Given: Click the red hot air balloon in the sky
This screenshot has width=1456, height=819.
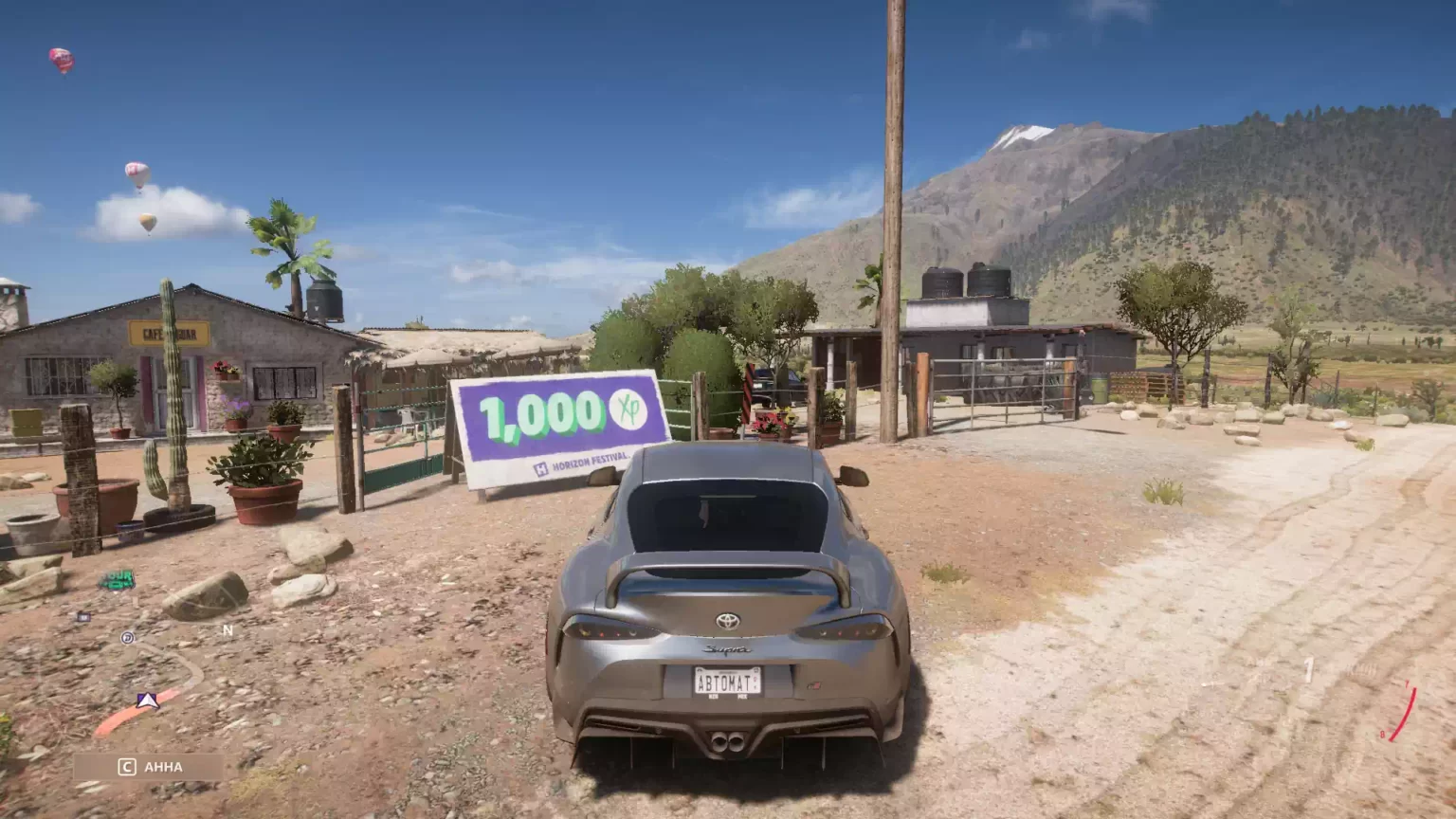Looking at the screenshot, I should (60, 59).
